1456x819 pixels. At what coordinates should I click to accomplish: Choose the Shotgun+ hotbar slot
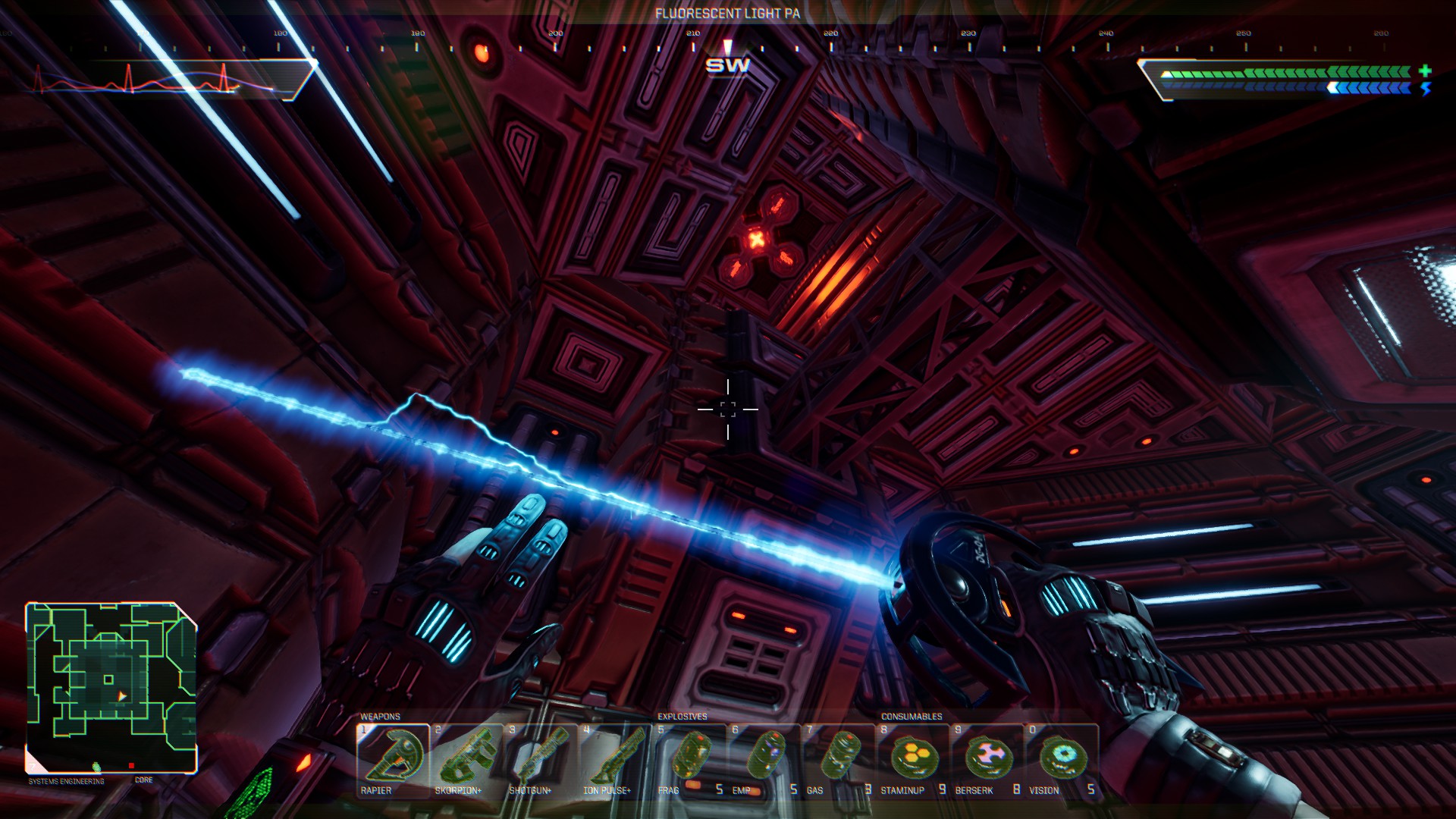click(541, 759)
